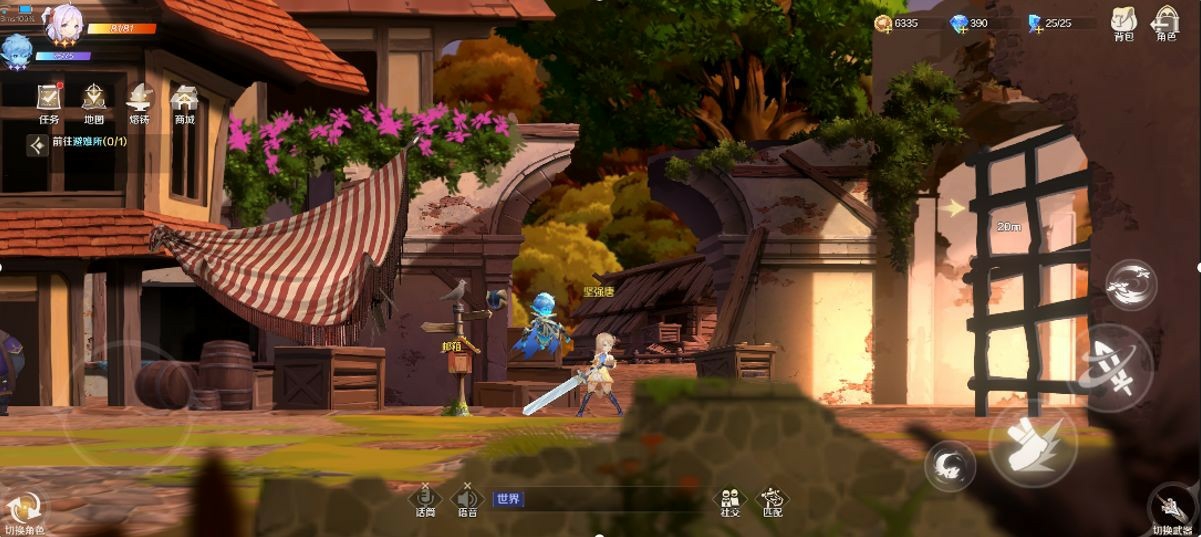
Task: Toggle the 语音 voice speaker
Action: pyautogui.click(x=467, y=499)
